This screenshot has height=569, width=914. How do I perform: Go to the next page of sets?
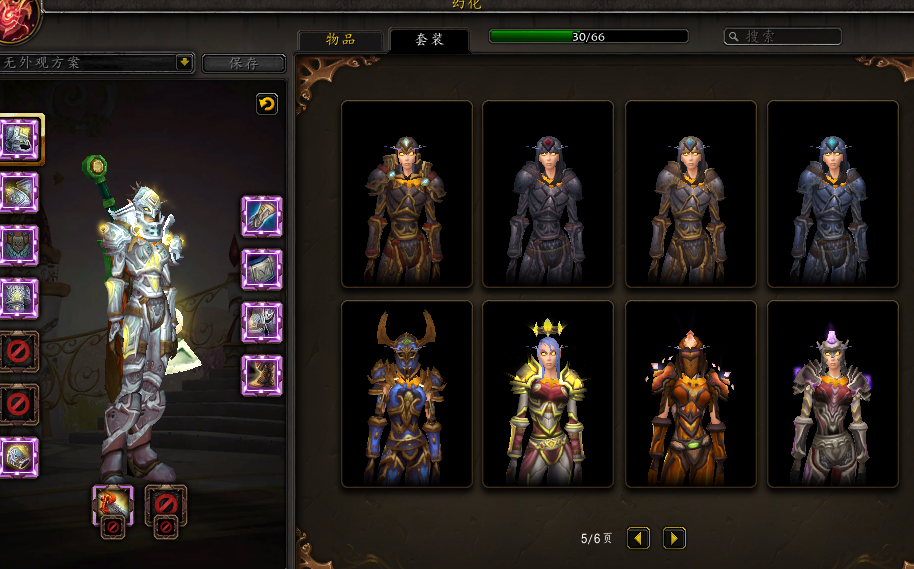675,538
